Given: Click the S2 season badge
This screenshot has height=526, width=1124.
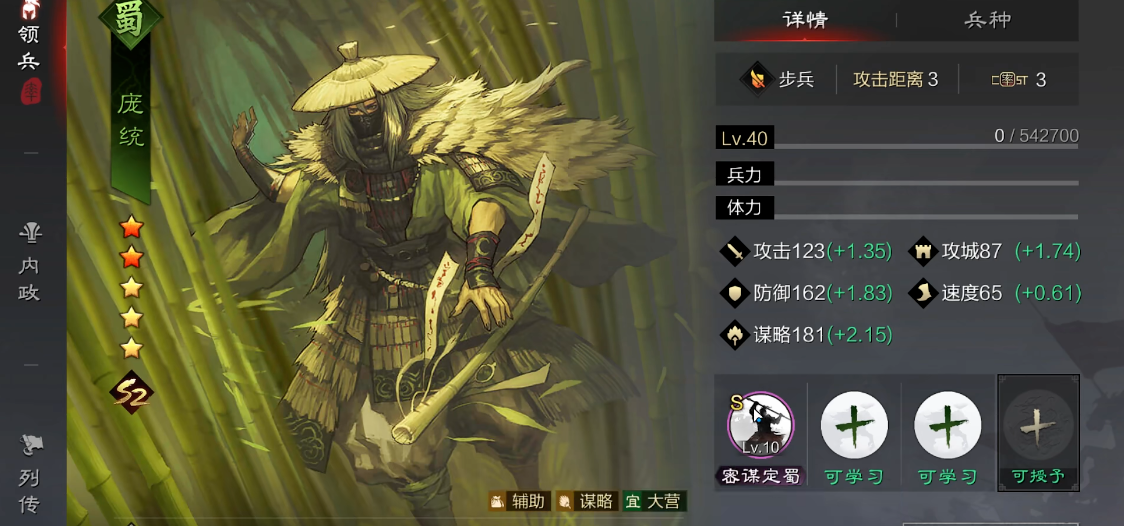Looking at the screenshot, I should [x=131, y=391].
